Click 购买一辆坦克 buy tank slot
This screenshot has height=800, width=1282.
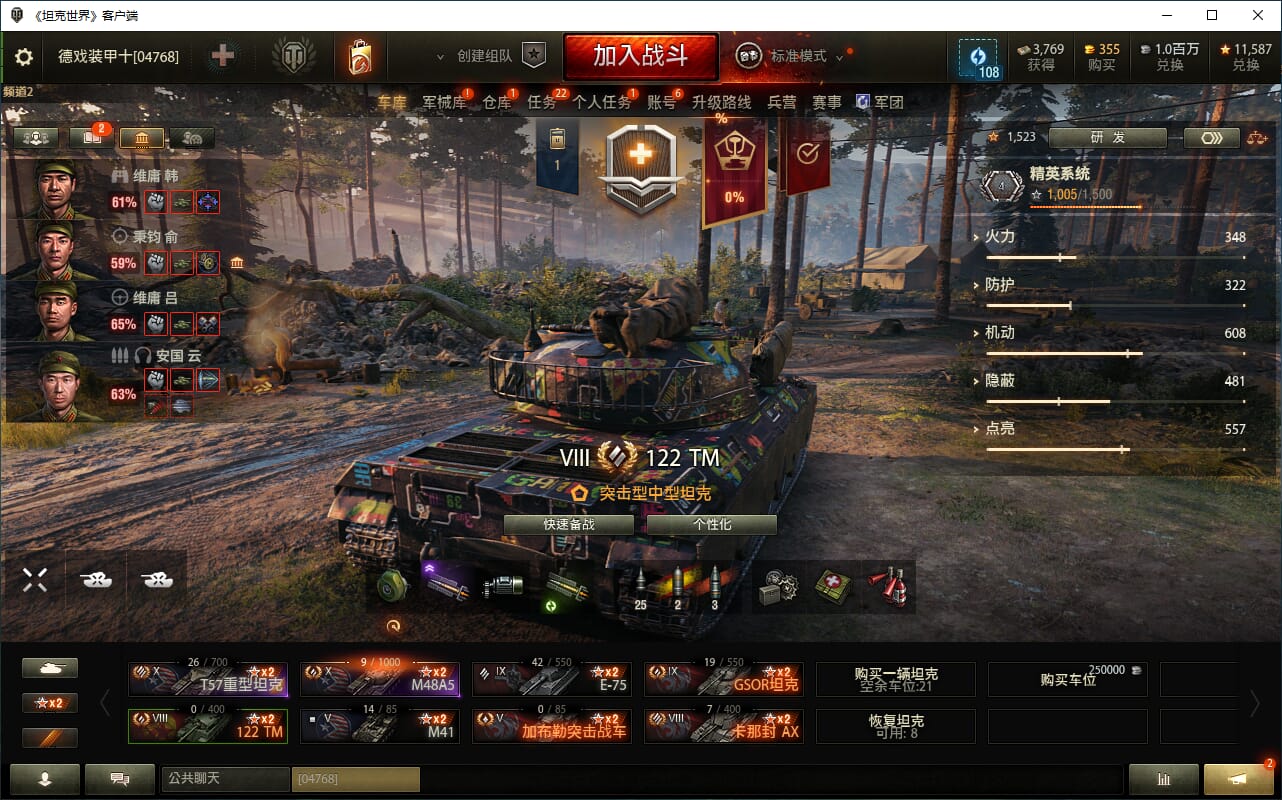click(896, 679)
